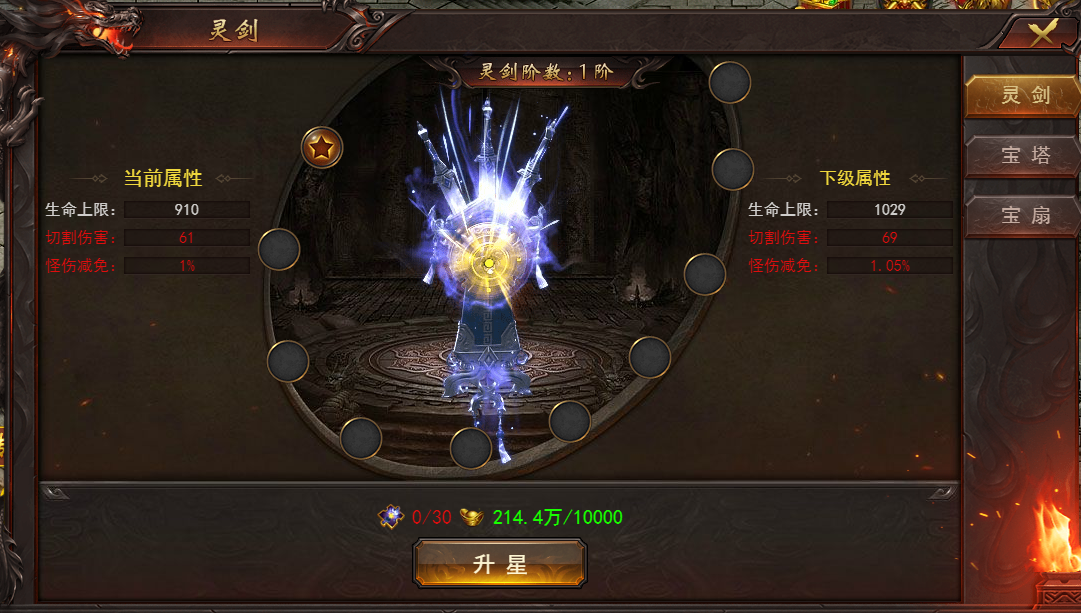Switch to the 宝塔 tab
This screenshot has height=613, width=1081.
click(1020, 157)
